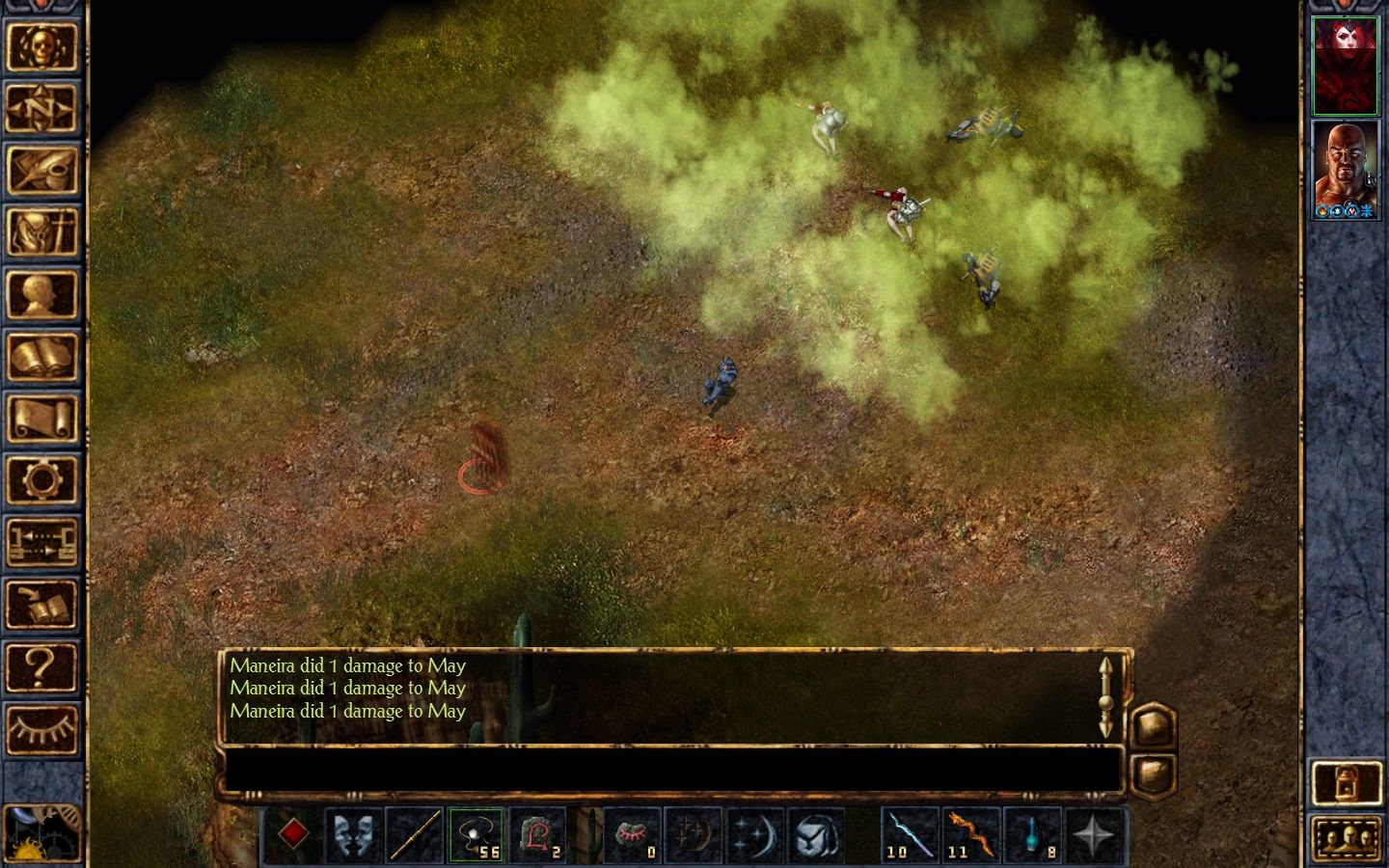Use the blue potion with count 8

coord(1032,834)
